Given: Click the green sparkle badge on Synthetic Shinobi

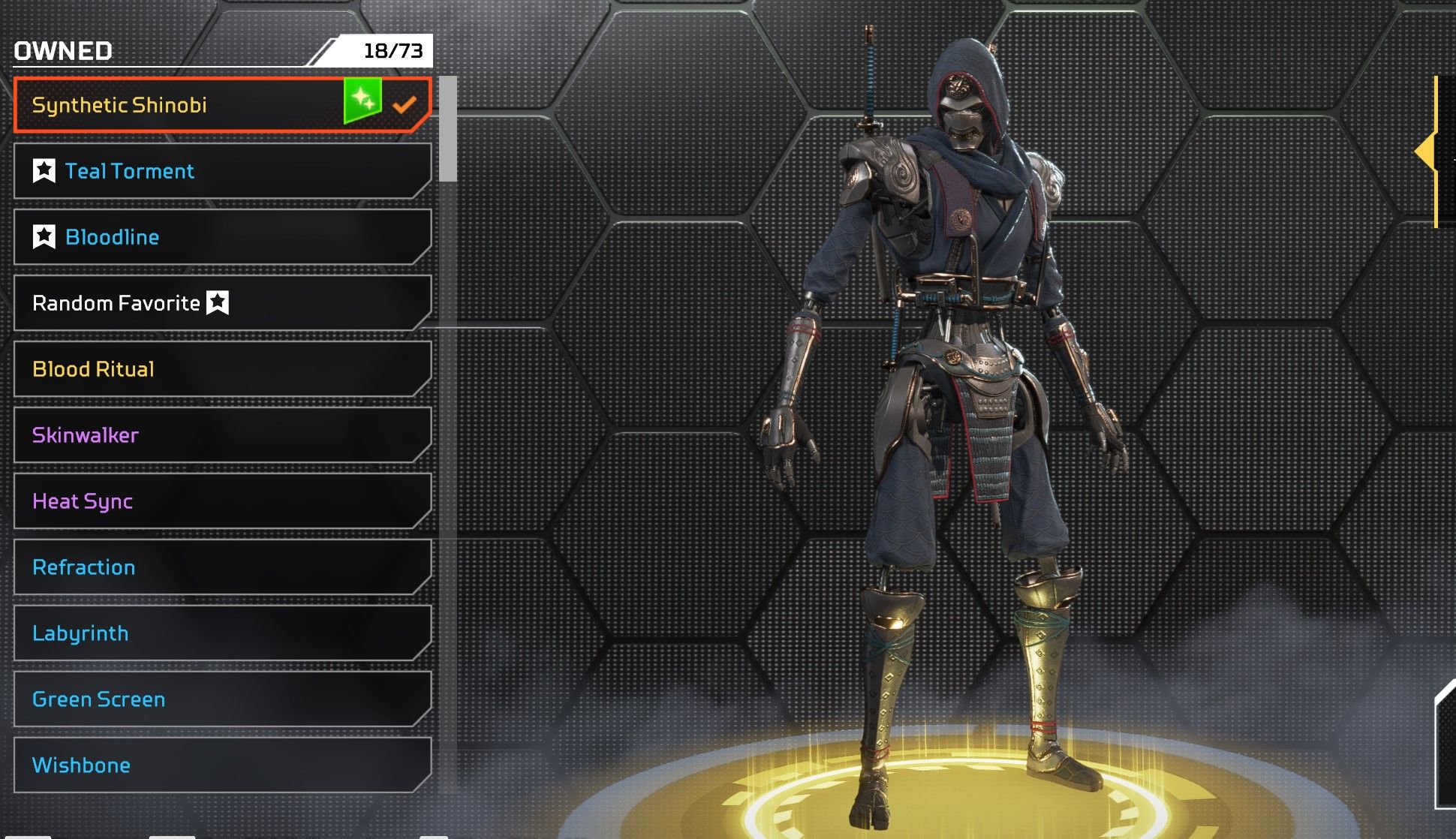Looking at the screenshot, I should 362,100.
